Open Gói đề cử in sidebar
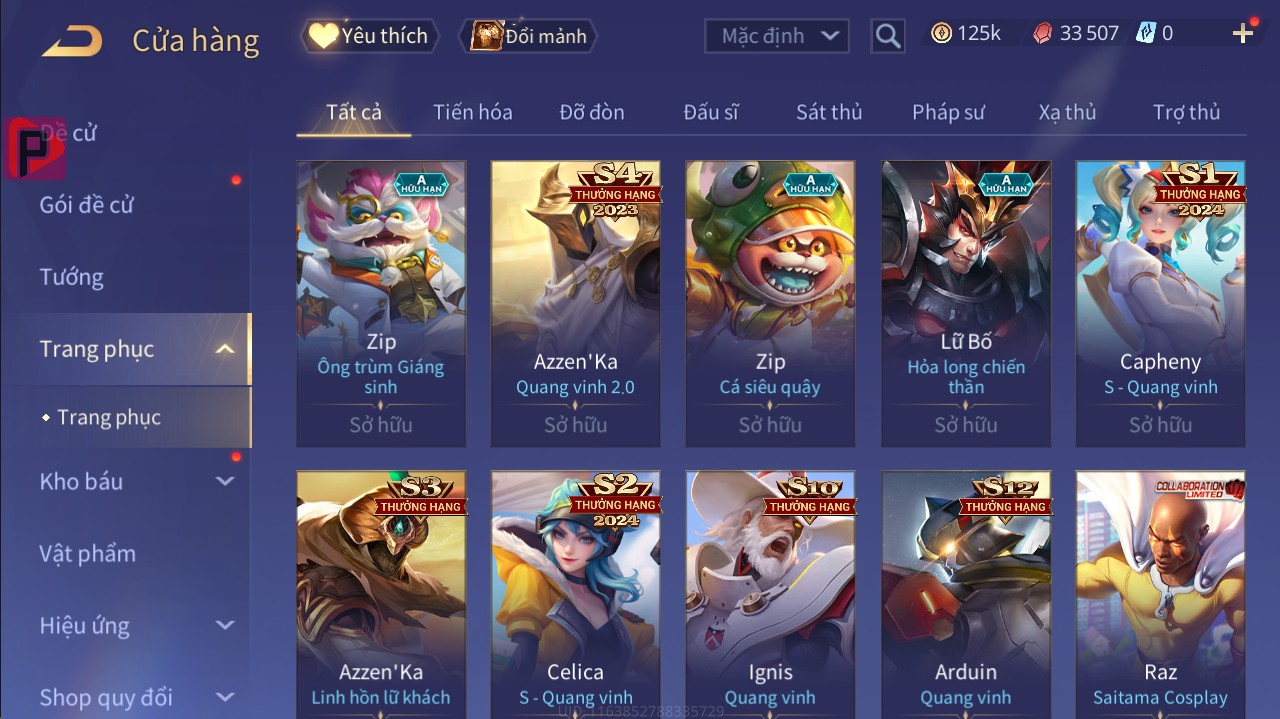 click(x=87, y=205)
